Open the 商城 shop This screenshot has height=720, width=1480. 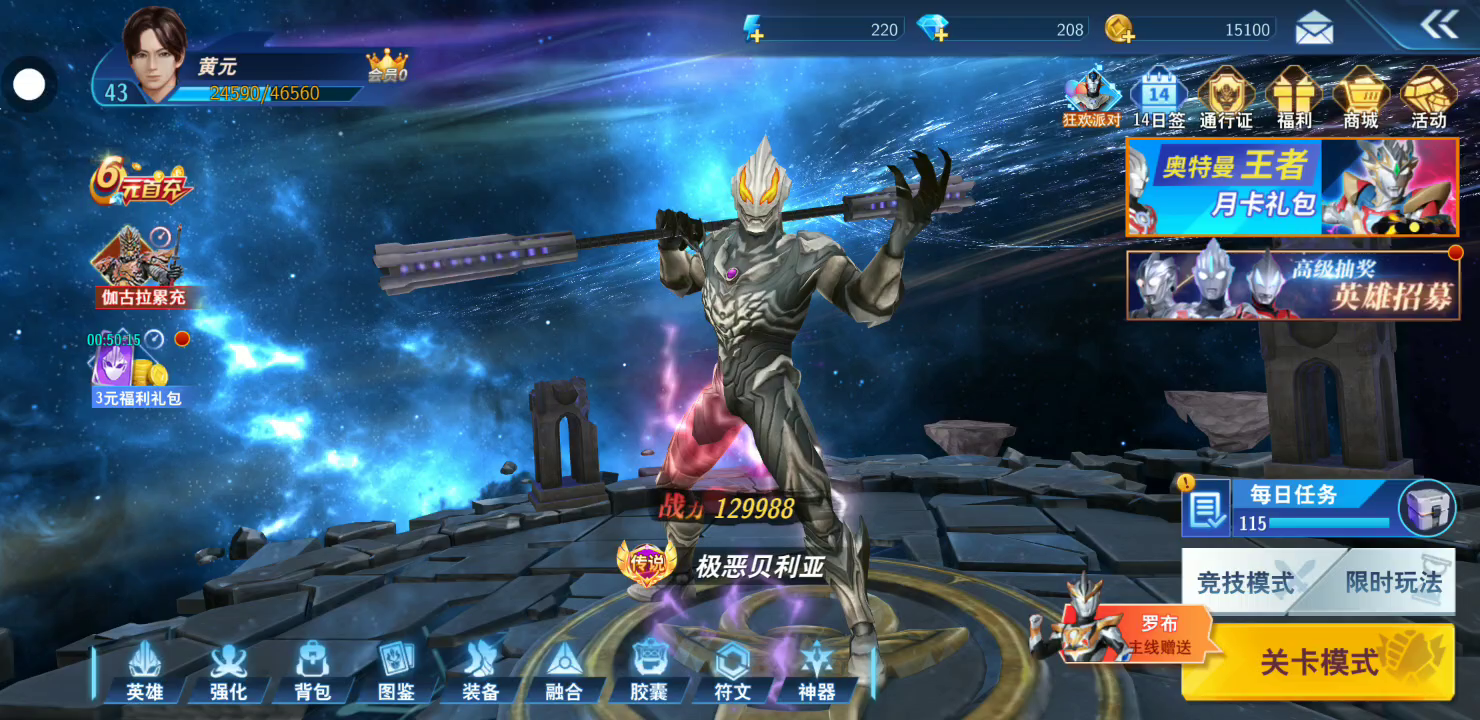(x=1360, y=98)
